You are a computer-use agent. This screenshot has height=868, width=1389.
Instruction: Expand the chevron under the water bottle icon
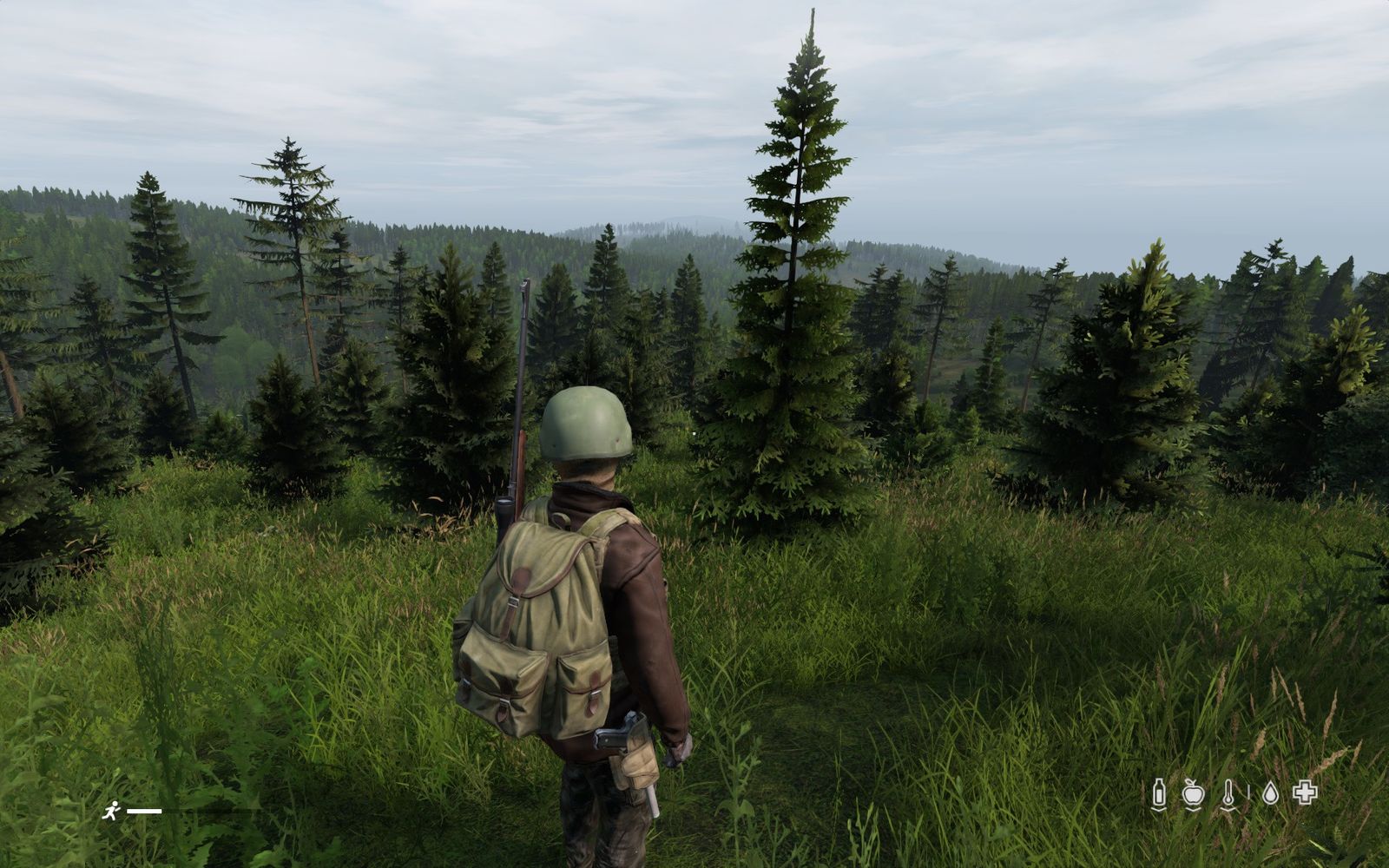click(1159, 808)
